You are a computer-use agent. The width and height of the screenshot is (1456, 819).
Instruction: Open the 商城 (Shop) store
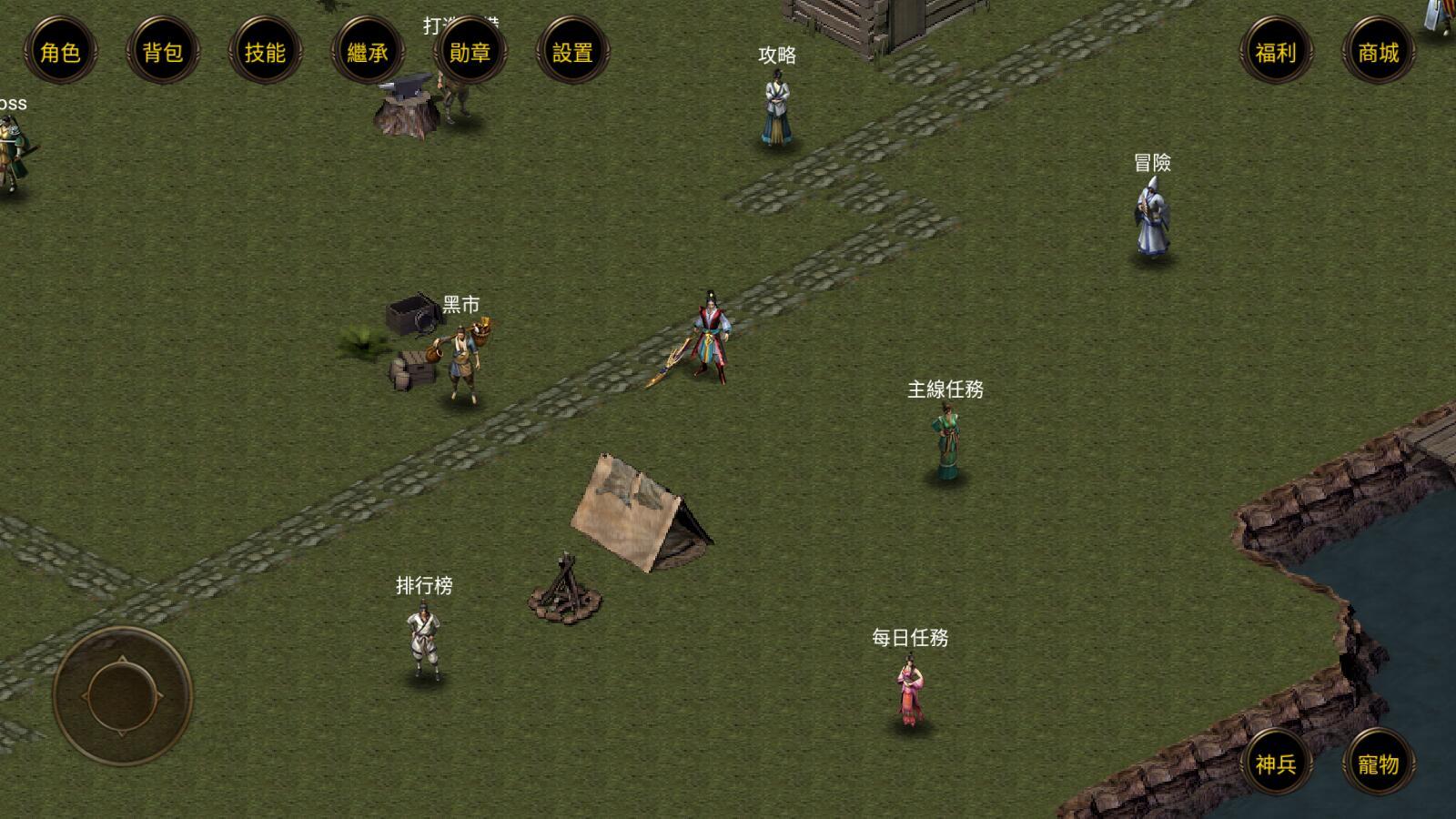click(1379, 53)
